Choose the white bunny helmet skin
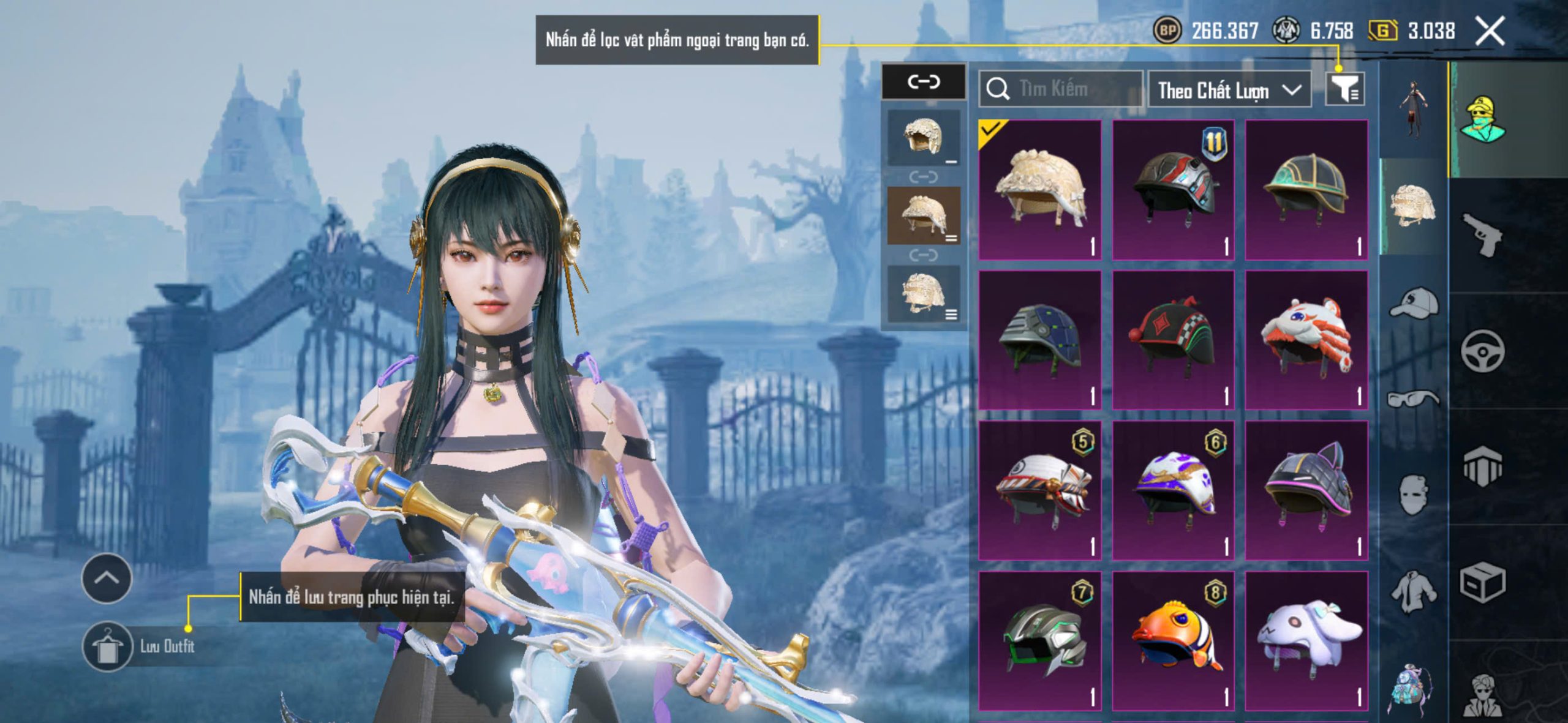1568x723 pixels. click(x=1306, y=641)
